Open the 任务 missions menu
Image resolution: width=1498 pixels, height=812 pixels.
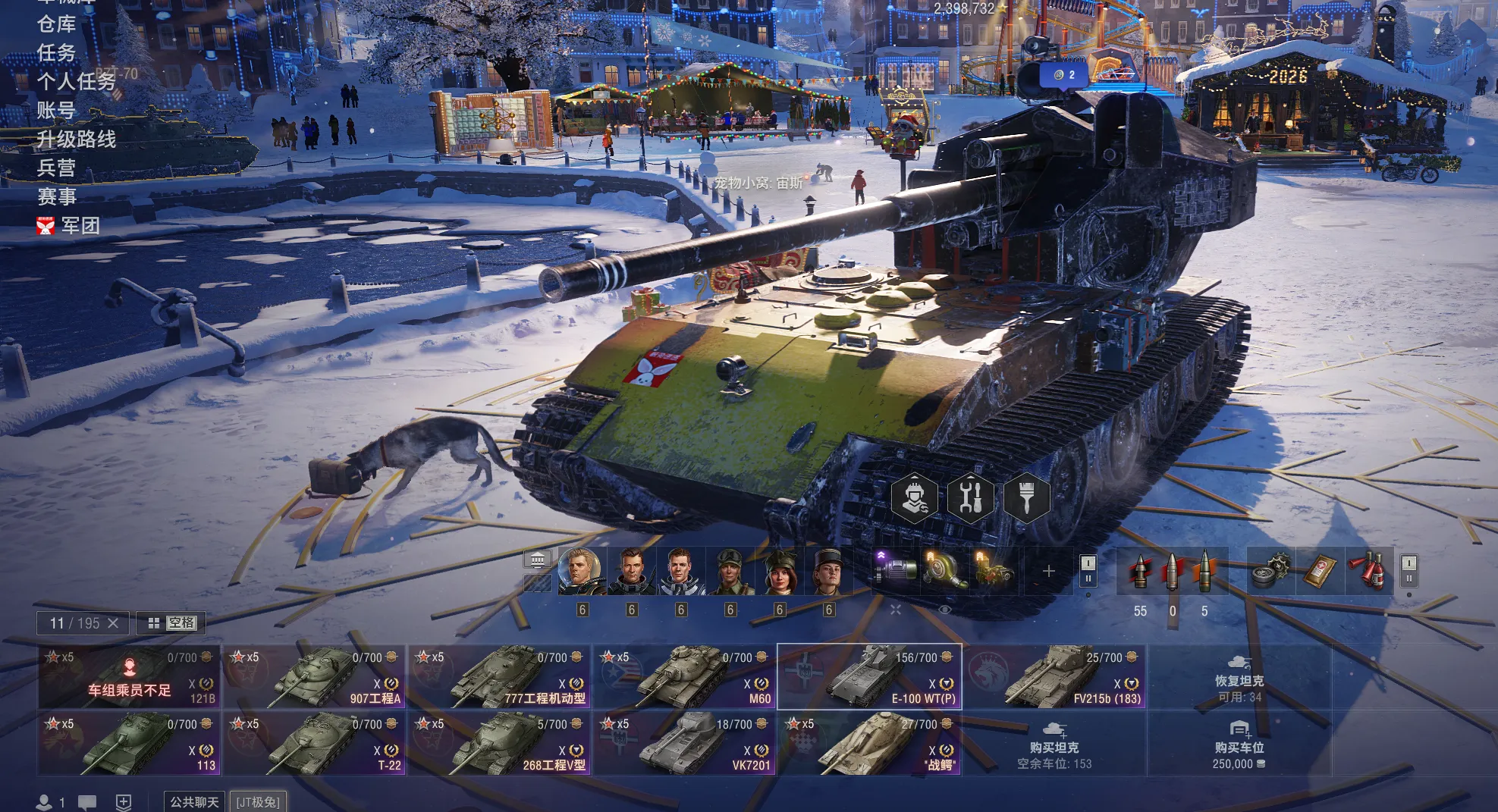point(57,53)
